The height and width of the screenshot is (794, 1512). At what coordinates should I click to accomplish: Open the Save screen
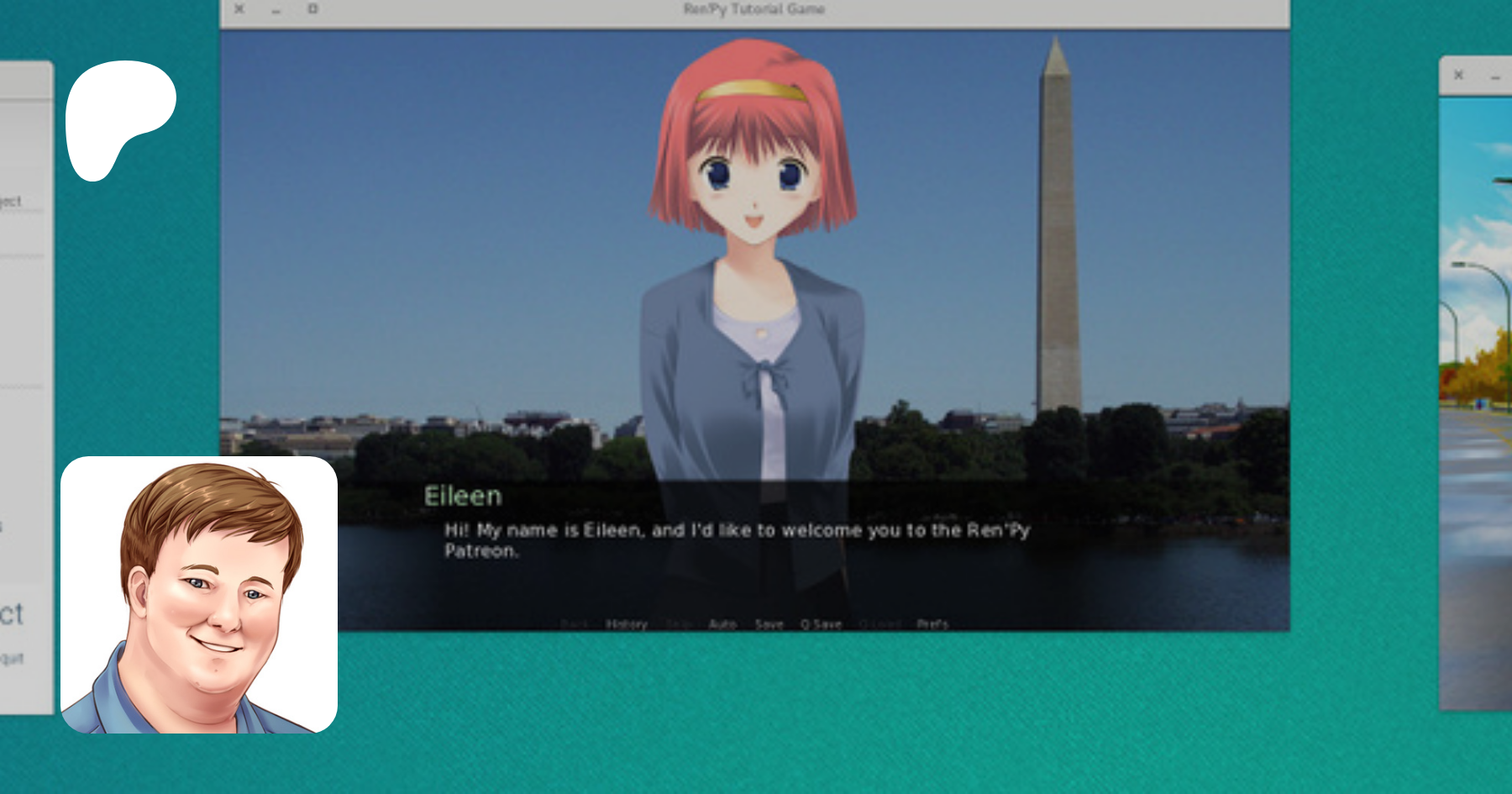769,624
